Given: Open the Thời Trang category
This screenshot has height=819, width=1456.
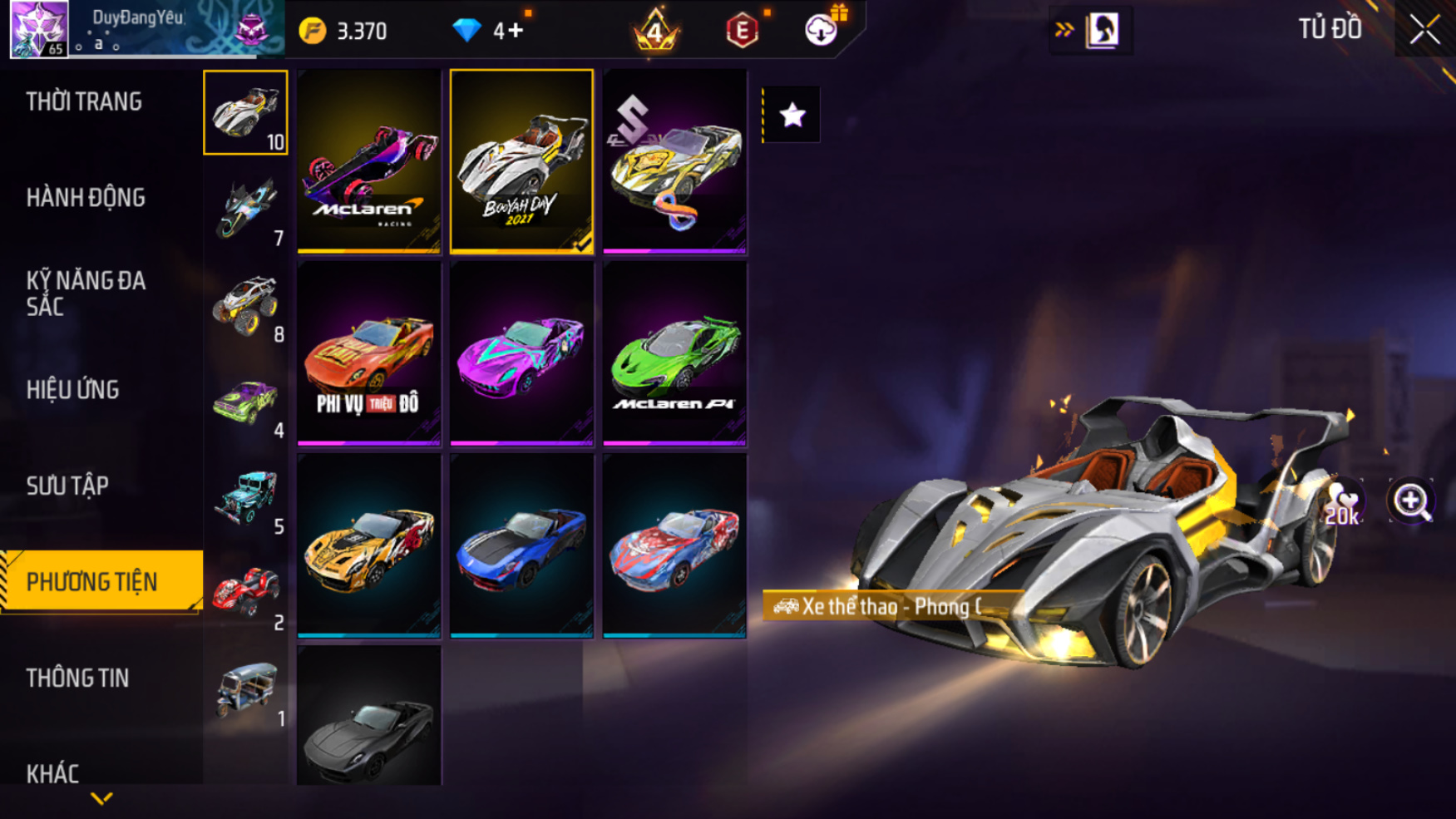Looking at the screenshot, I should pyautogui.click(x=84, y=101).
